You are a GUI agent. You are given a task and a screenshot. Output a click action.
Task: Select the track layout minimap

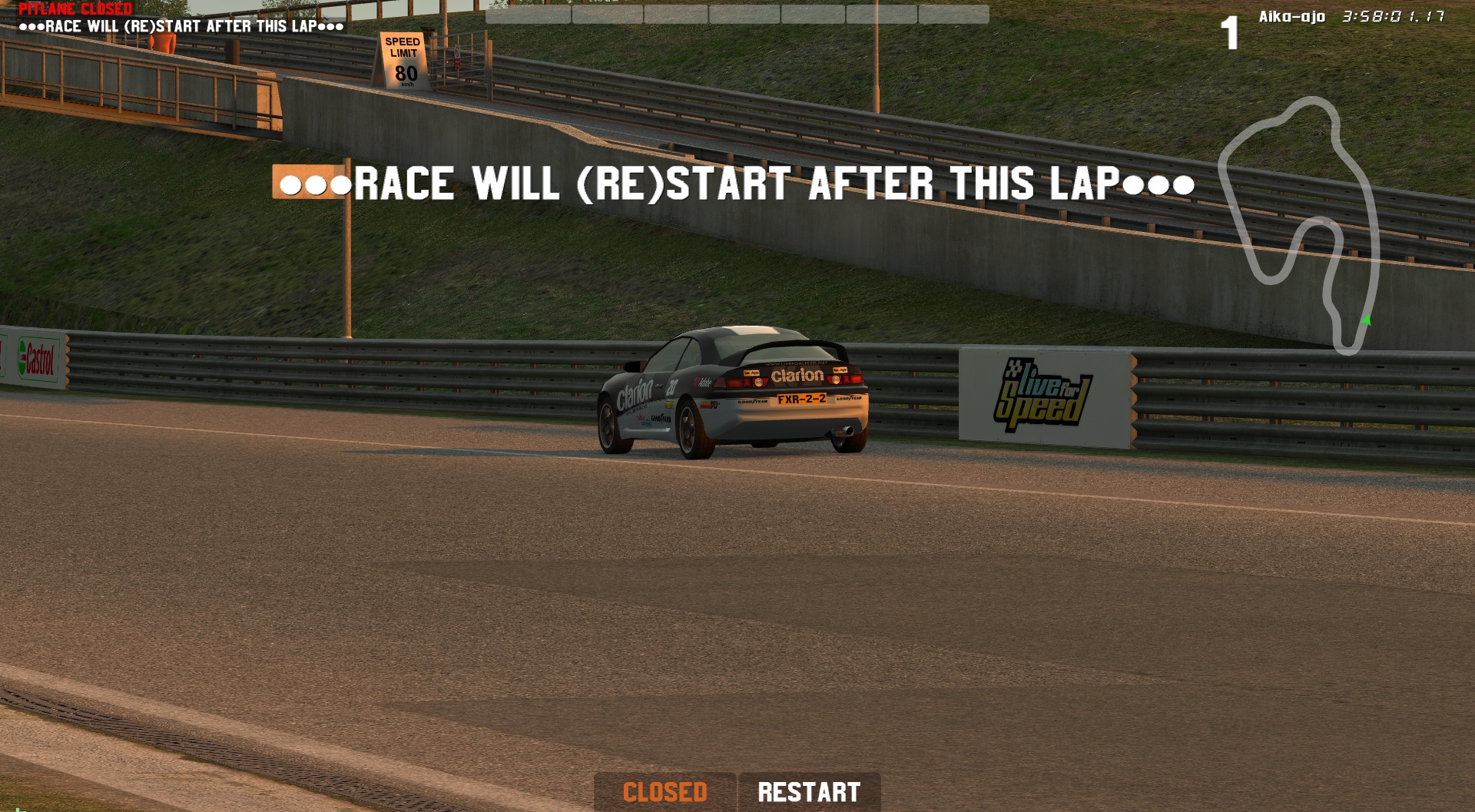pyautogui.click(x=1300, y=224)
